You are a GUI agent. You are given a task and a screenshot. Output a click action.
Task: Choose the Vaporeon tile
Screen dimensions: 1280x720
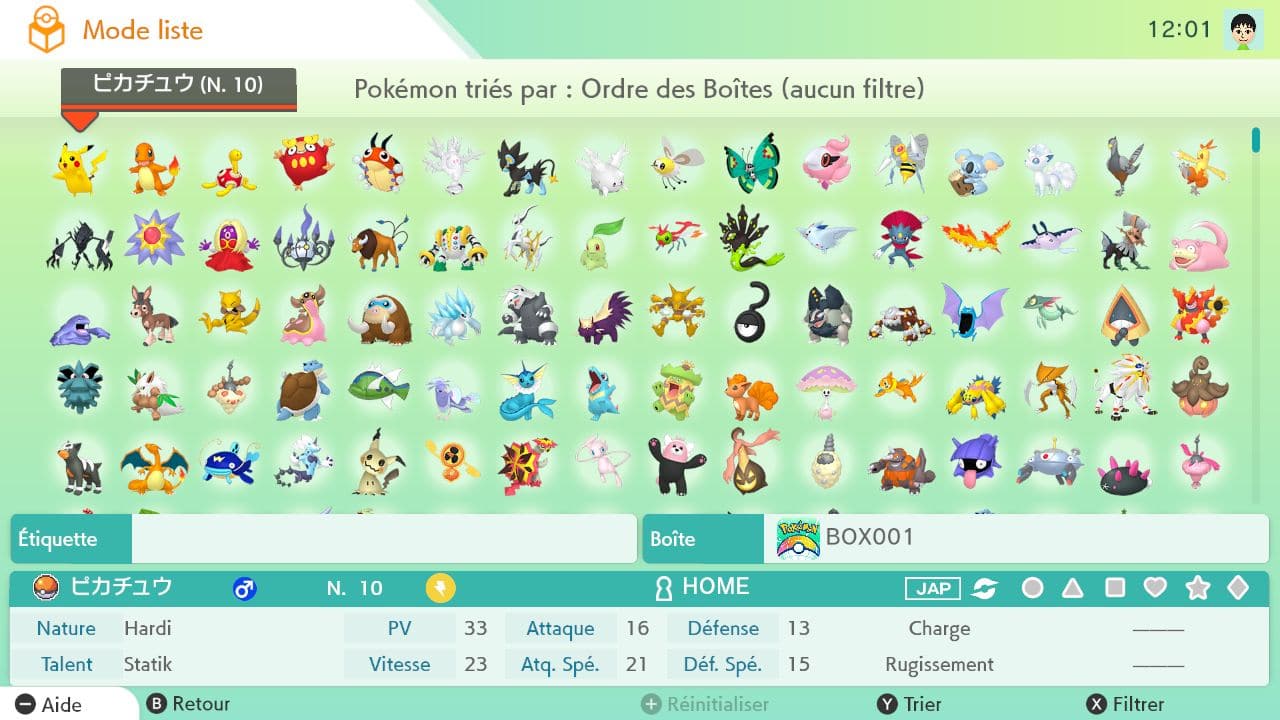528,391
